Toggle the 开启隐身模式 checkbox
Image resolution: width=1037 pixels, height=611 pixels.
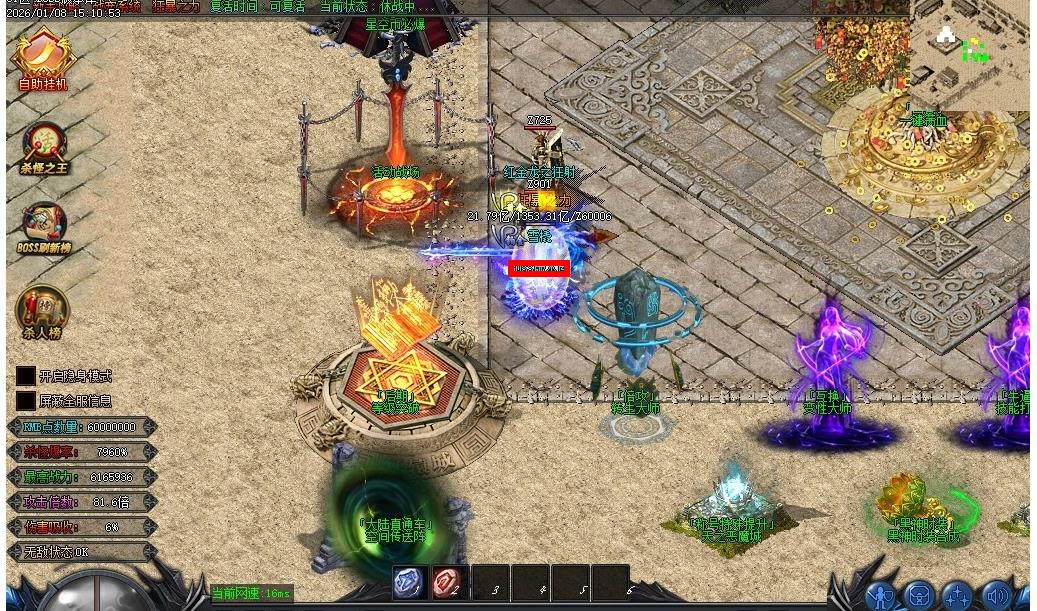tap(26, 376)
